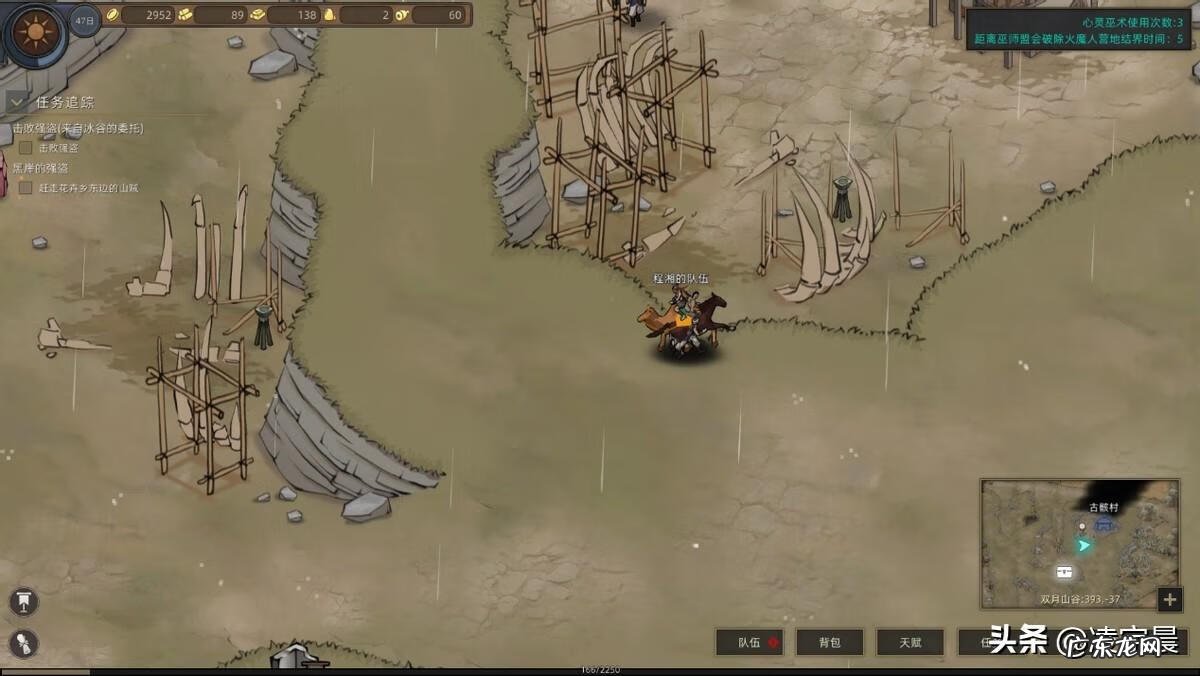Click the minimap's plus button
The image size is (1200, 676).
tap(1170, 599)
